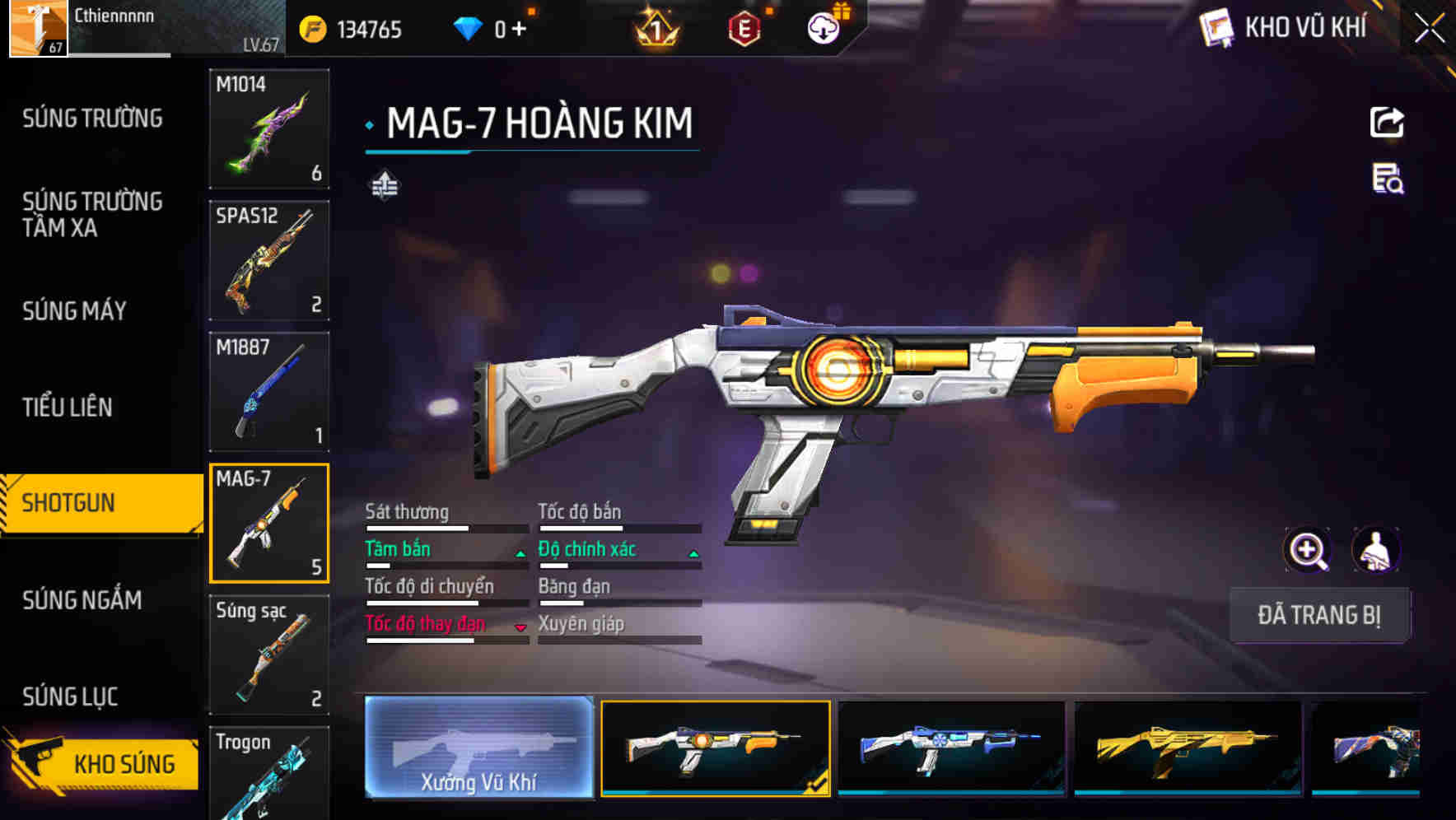Viewport: 1456px width, 820px height.
Task: Preview weapon on character icon
Action: [x=1375, y=550]
